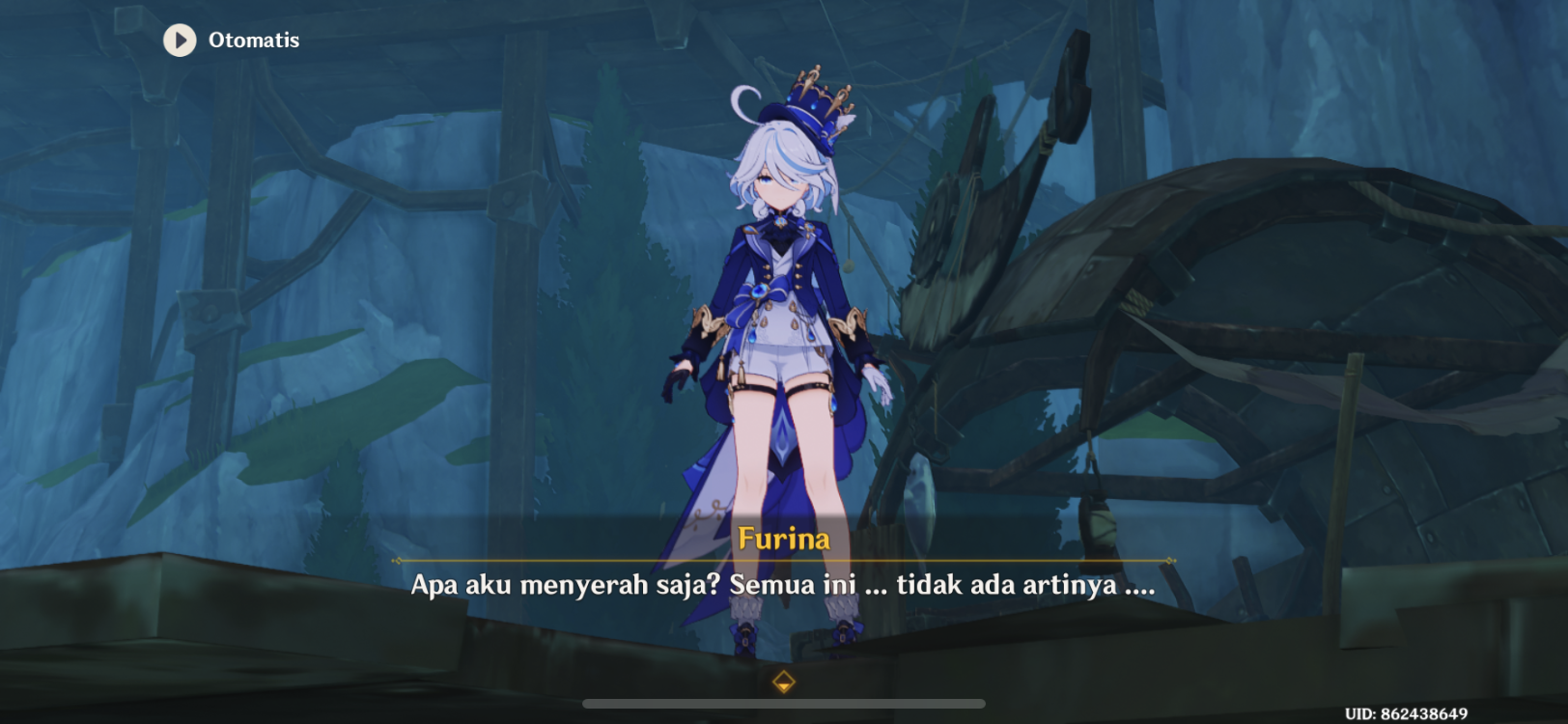This screenshot has height=724, width=1568.
Task: Advance the conversation using the continue diamond
Action: click(782, 680)
